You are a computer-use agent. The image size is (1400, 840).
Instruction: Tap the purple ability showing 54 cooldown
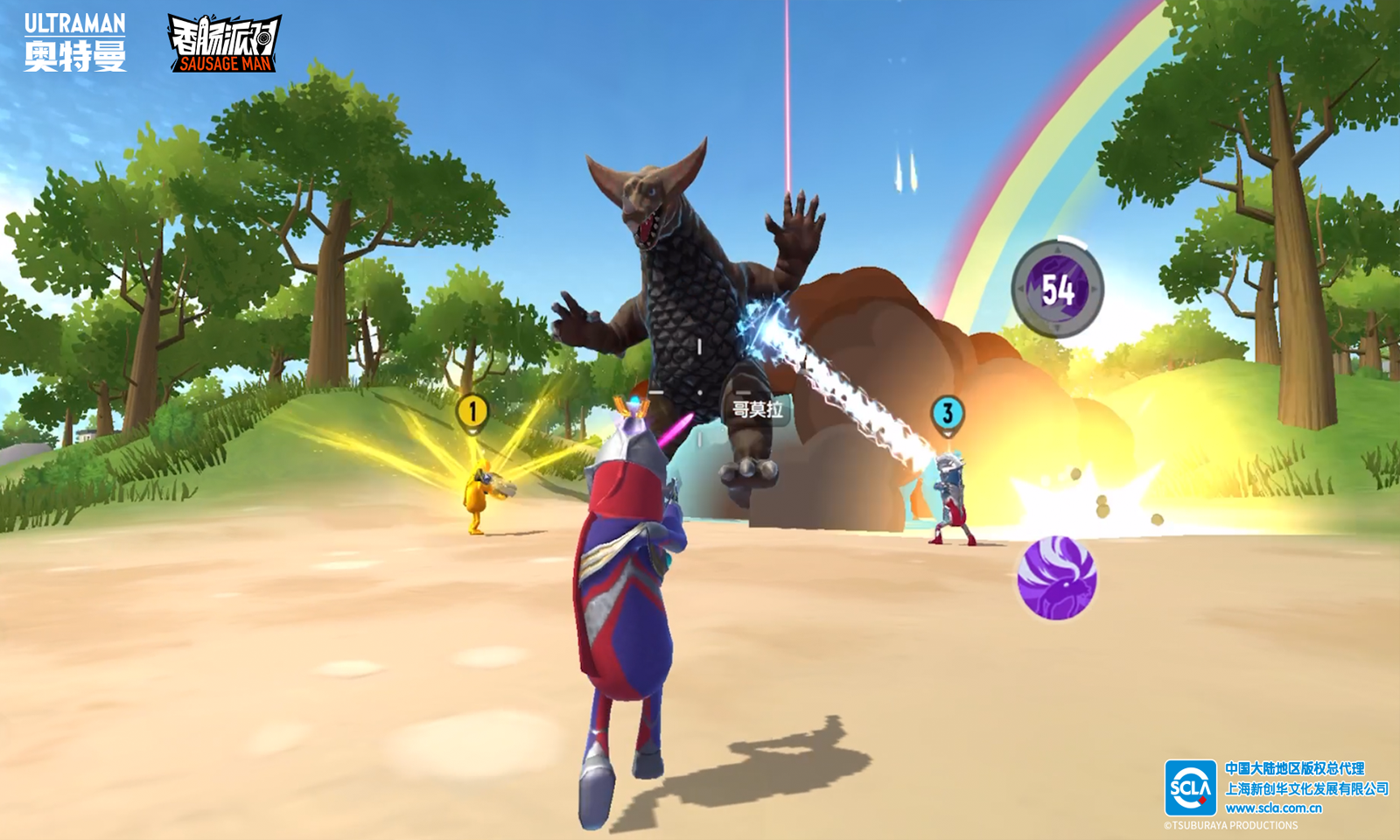[x=1057, y=288]
